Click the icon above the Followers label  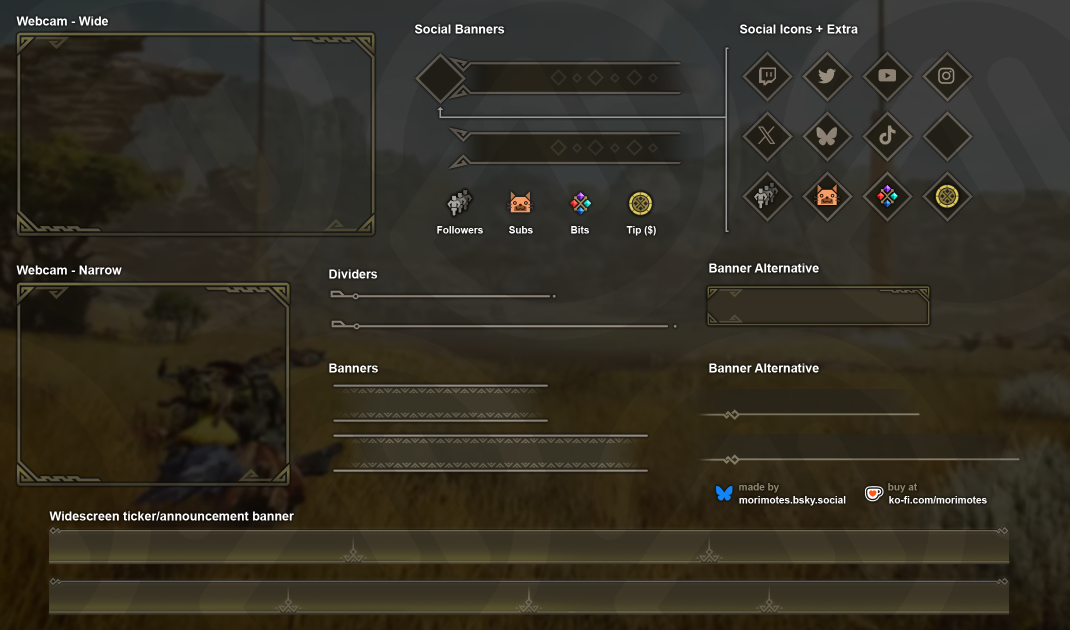click(460, 204)
